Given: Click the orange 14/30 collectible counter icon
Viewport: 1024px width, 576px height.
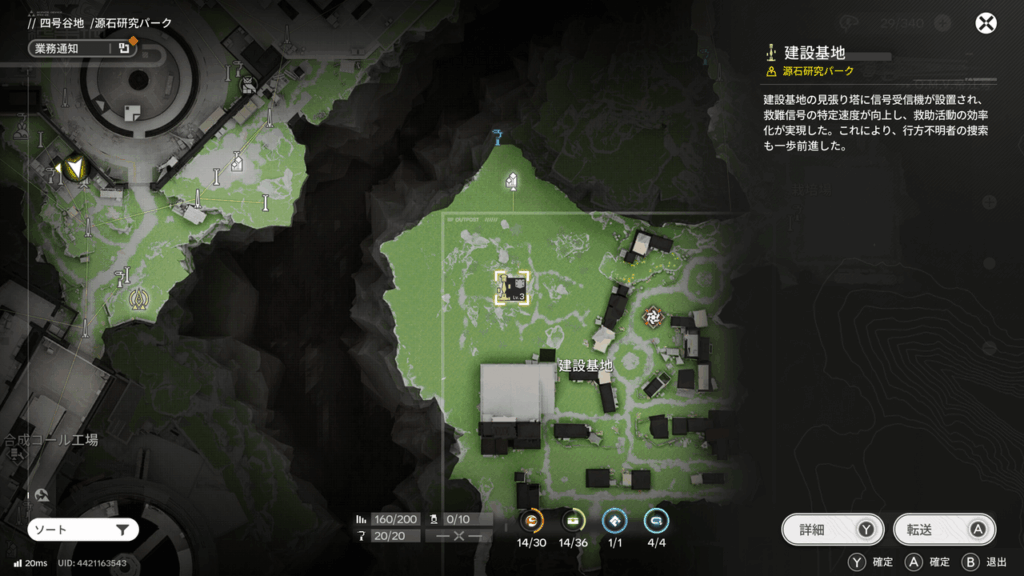Looking at the screenshot, I should click(532, 520).
